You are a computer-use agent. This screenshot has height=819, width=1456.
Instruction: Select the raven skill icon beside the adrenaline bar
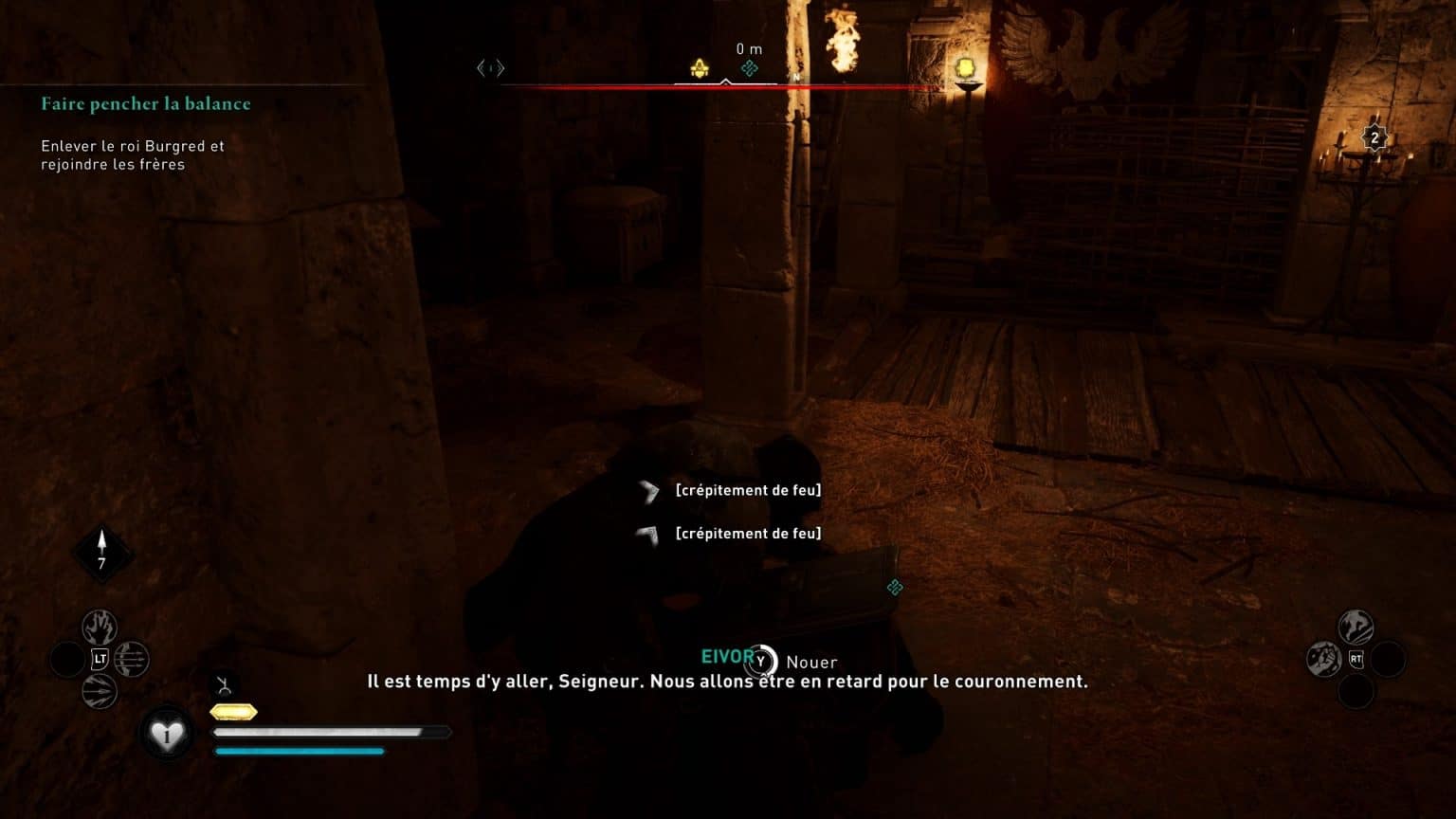coord(226,682)
